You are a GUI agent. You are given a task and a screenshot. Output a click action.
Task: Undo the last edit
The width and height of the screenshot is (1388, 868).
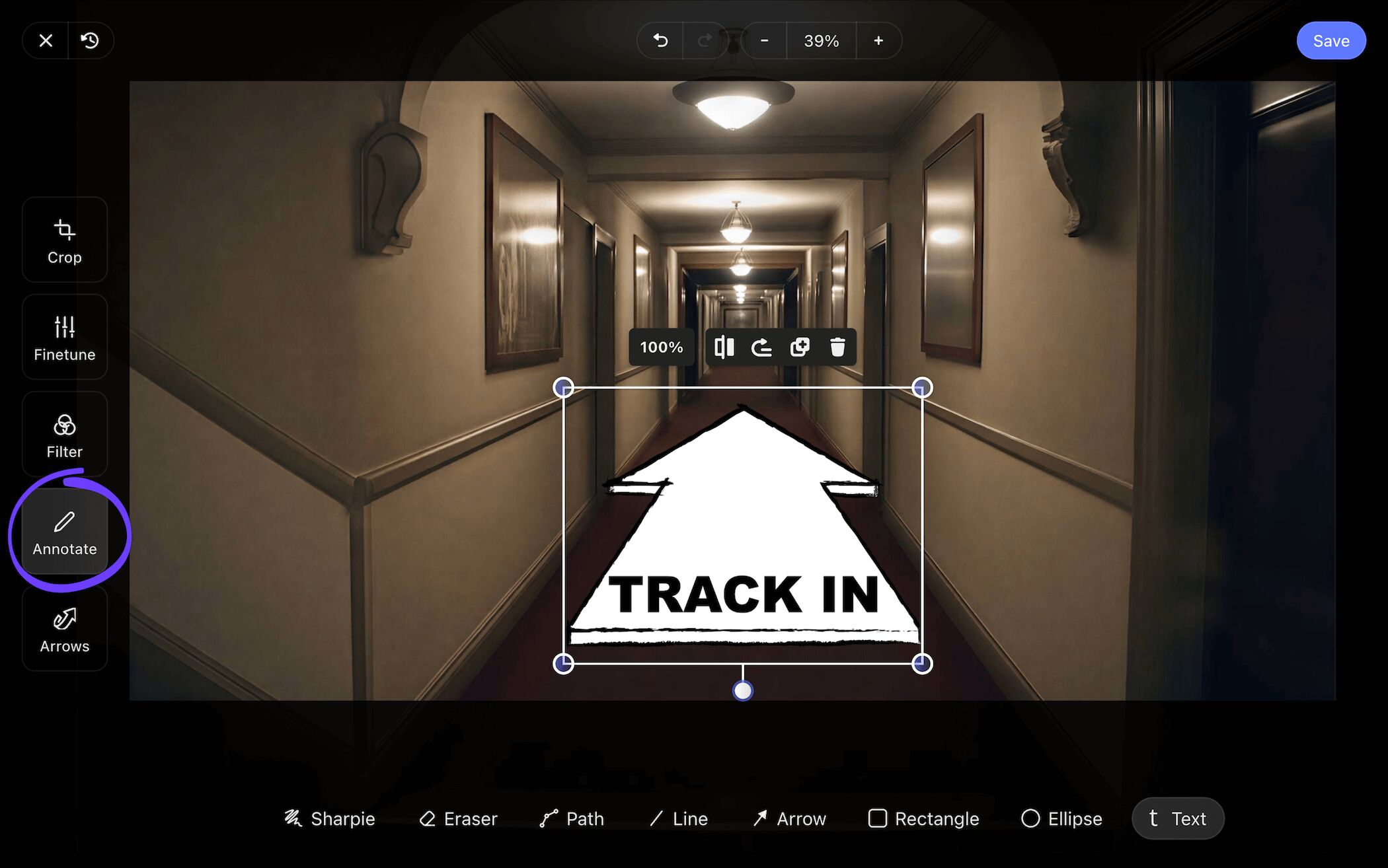(660, 40)
